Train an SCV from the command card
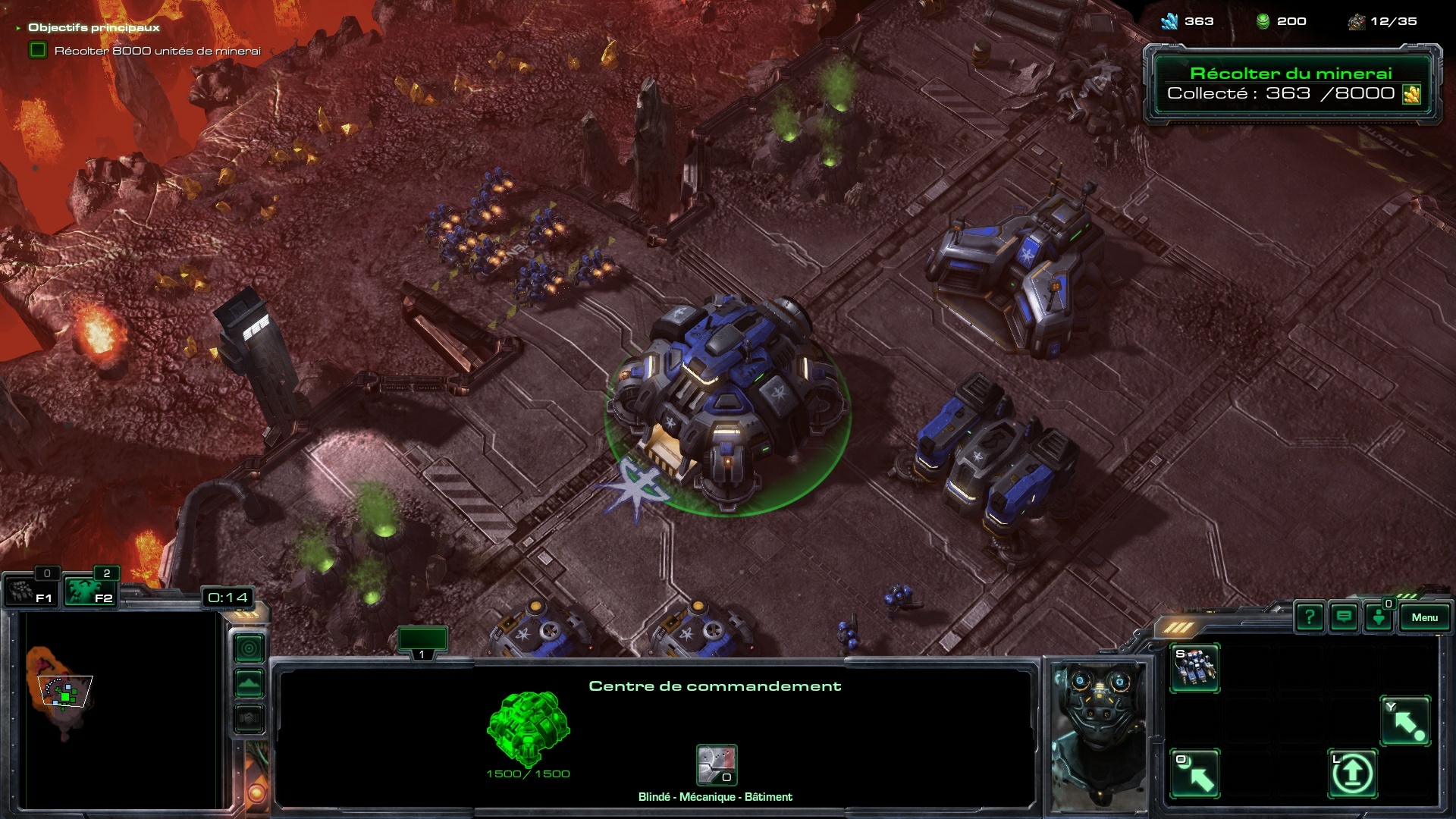The image size is (1456, 819). (x=1194, y=668)
